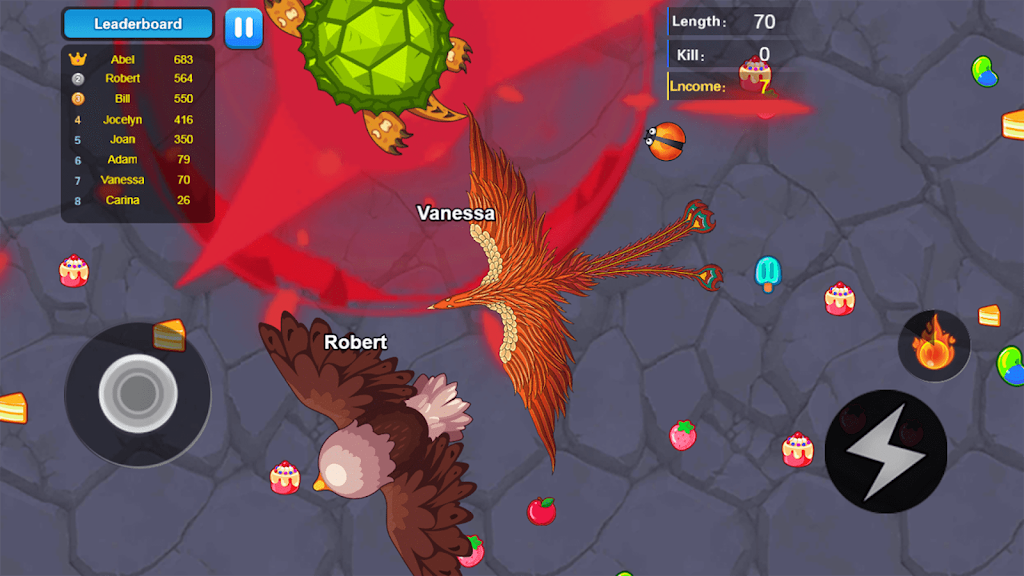Pick Adam's row on the leaderboard
The image size is (1024, 576).
pyautogui.click(x=138, y=160)
